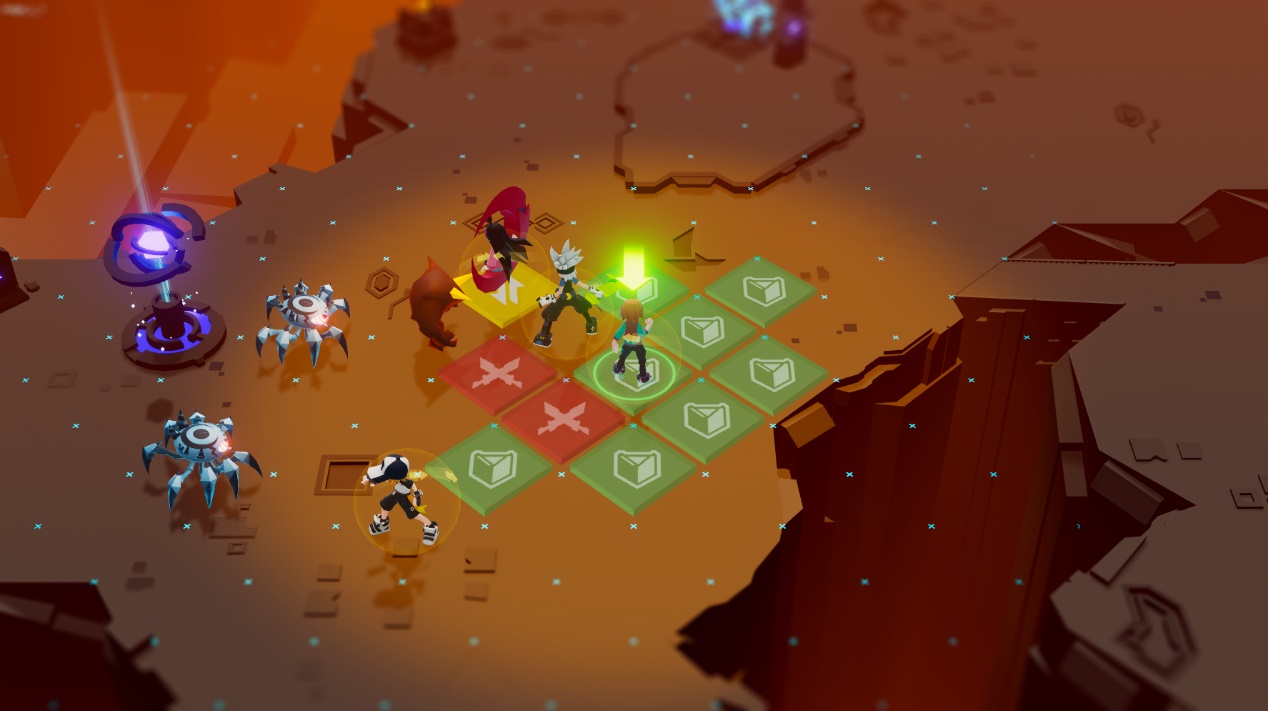
Task: Choose the green shield tile under the arrow
Action: [x=642, y=291]
